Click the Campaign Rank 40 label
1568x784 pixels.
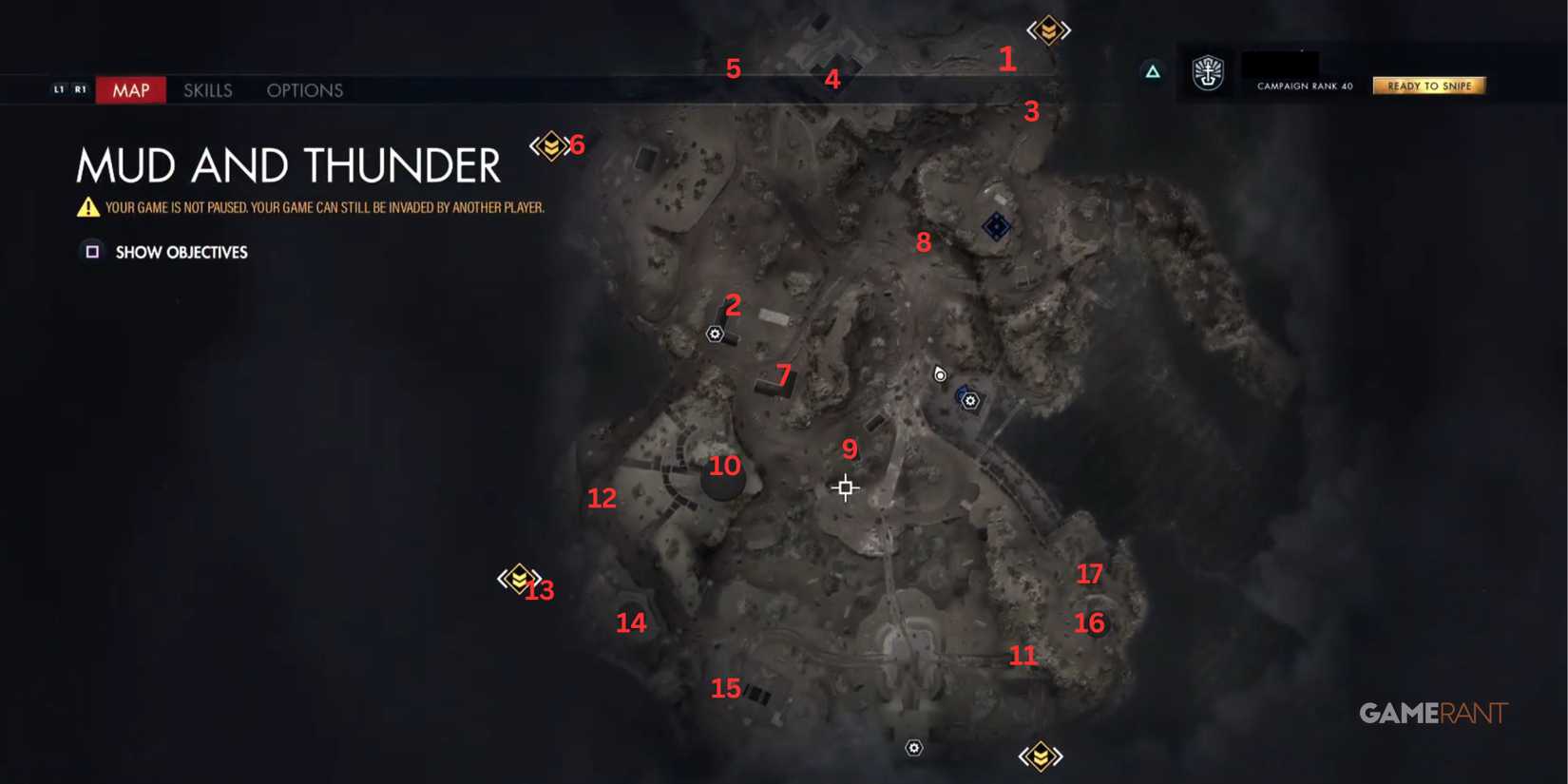click(1303, 85)
